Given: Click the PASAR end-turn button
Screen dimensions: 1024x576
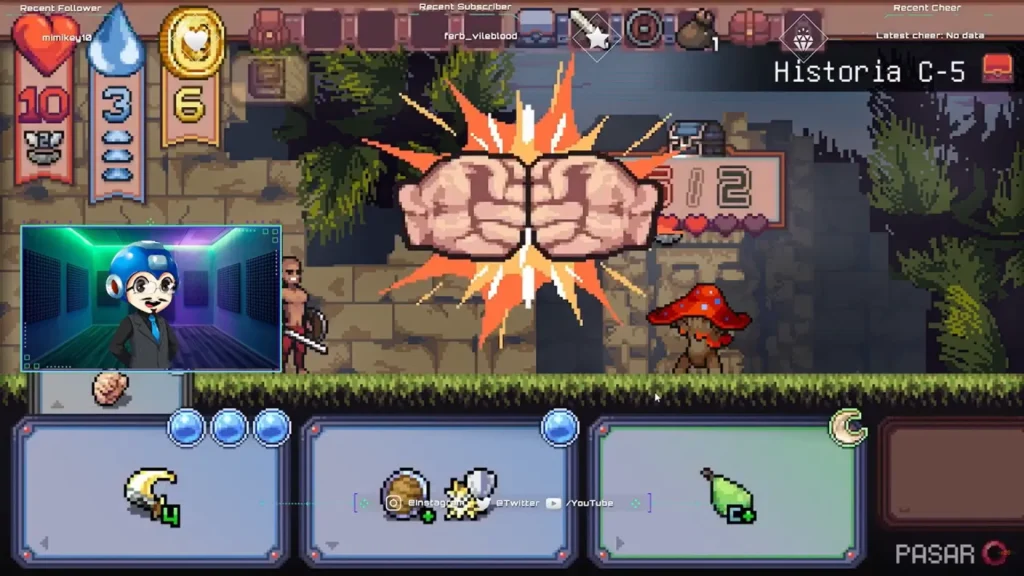Looking at the screenshot, I should [x=952, y=553].
